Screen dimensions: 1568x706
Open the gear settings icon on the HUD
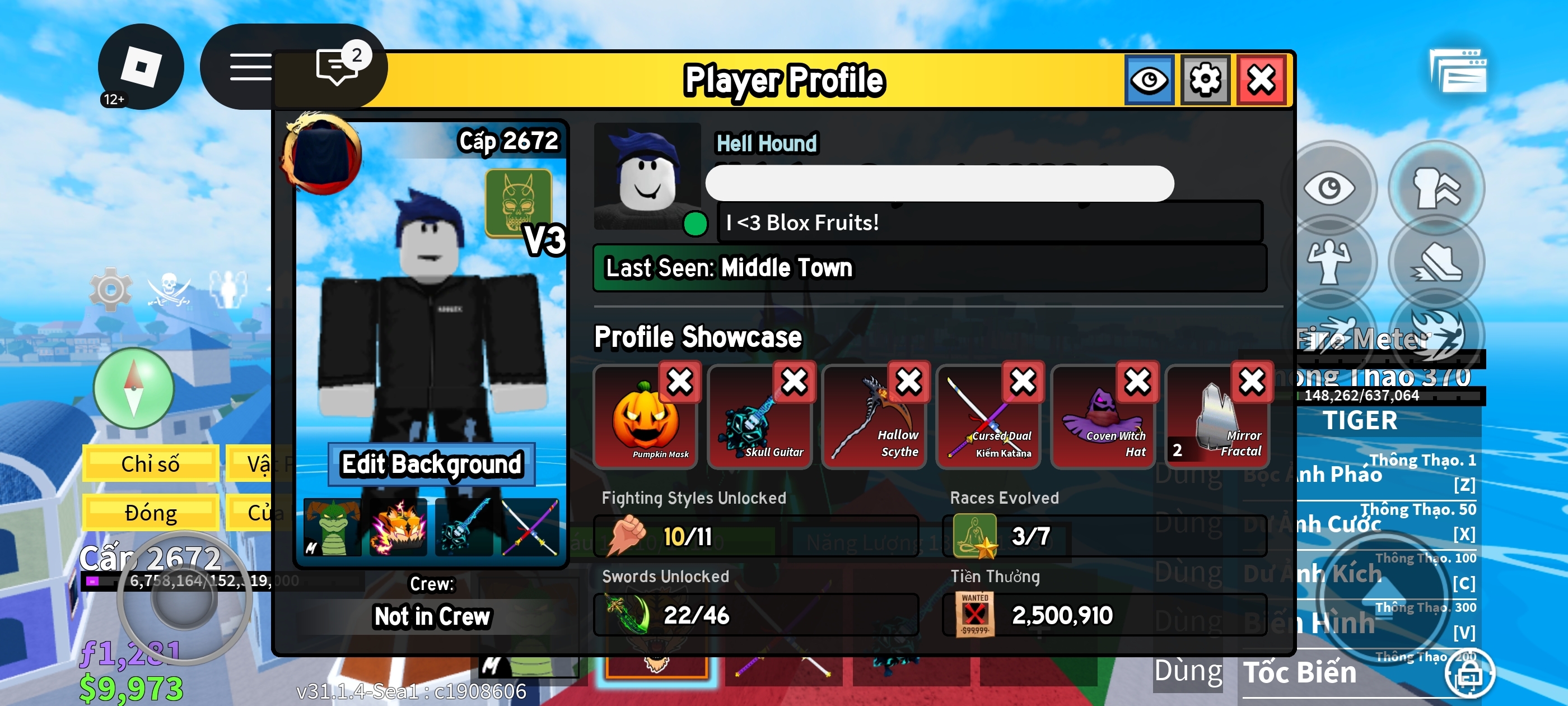click(x=110, y=289)
